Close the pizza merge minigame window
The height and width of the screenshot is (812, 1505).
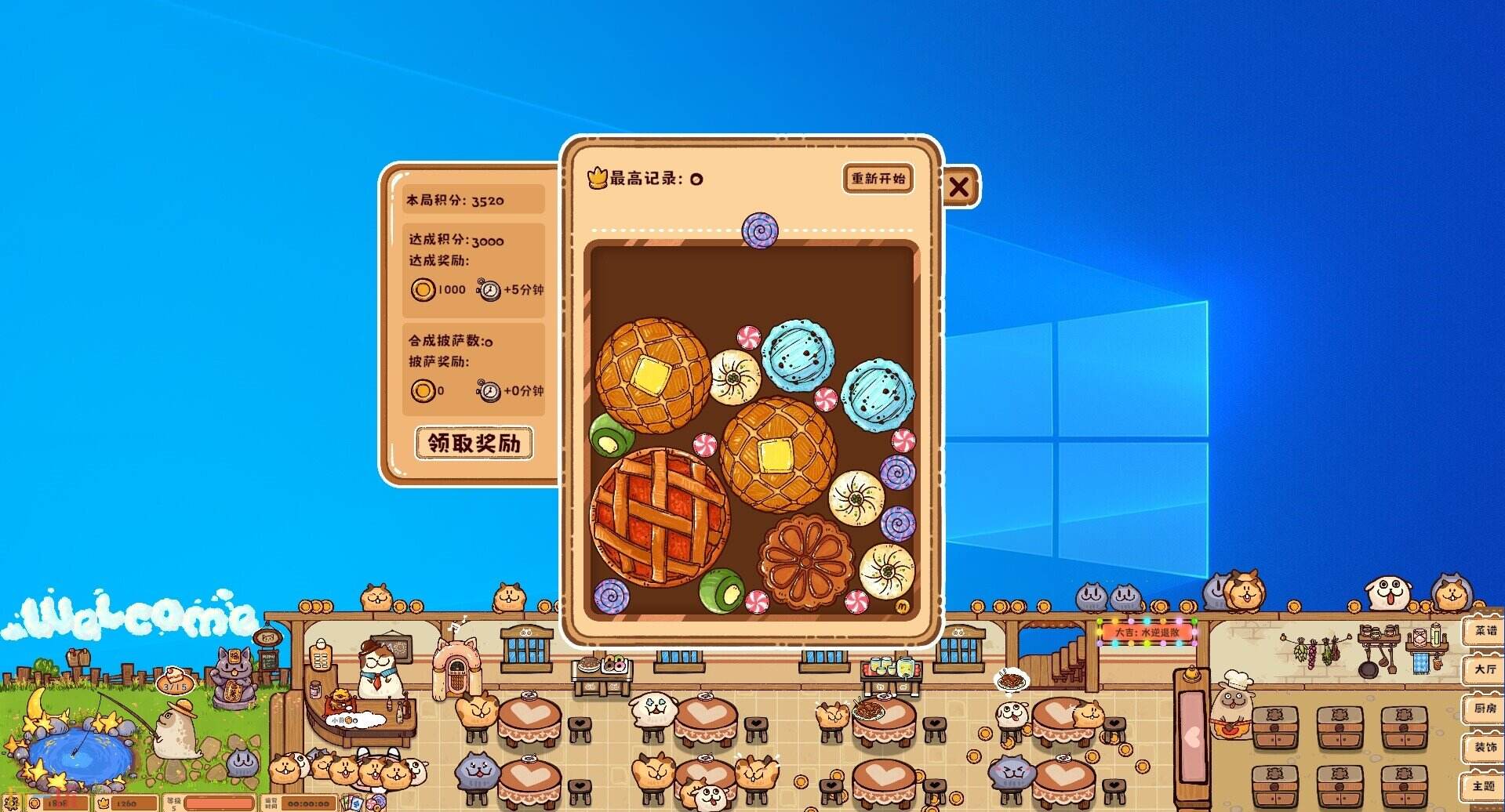click(x=958, y=187)
